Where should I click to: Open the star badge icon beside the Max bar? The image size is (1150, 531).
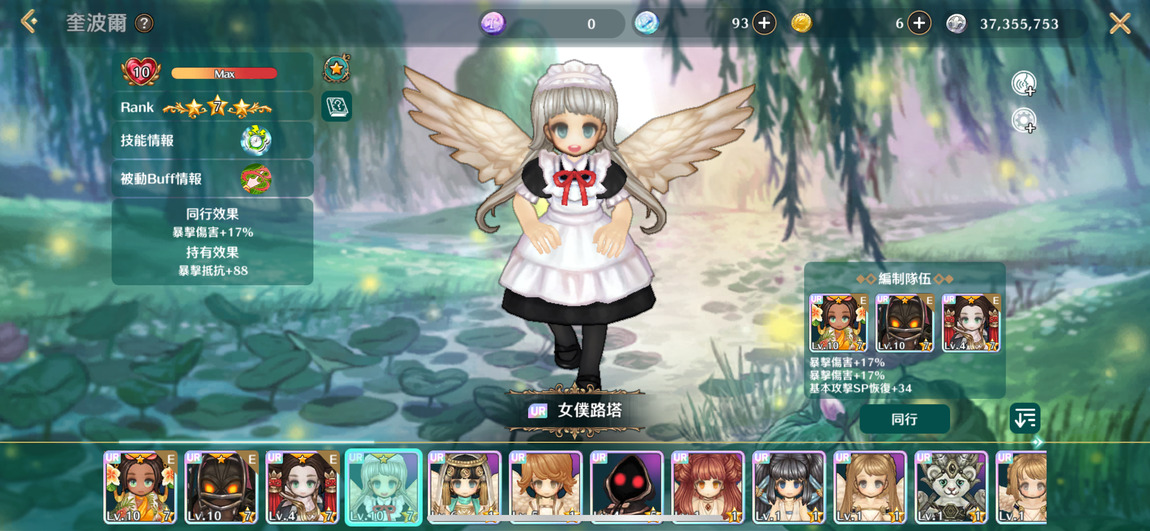pos(336,70)
